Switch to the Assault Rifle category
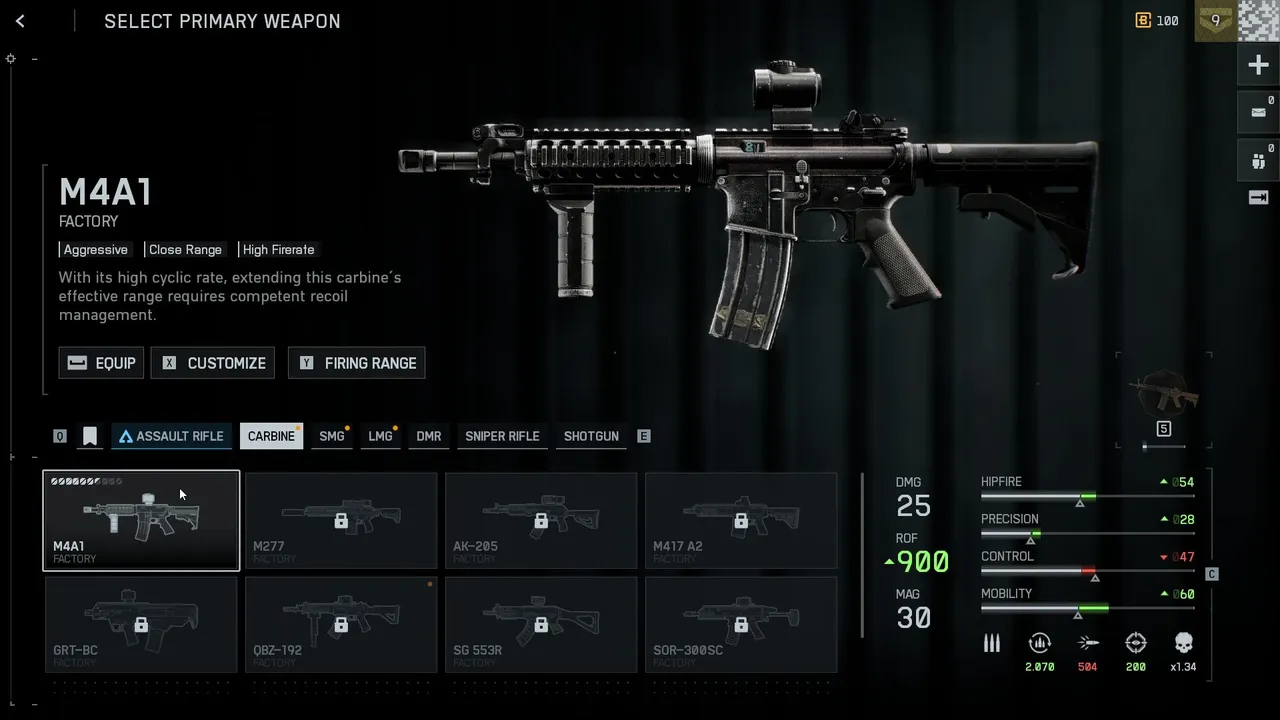Screen dimensions: 1280x720 (171, 436)
